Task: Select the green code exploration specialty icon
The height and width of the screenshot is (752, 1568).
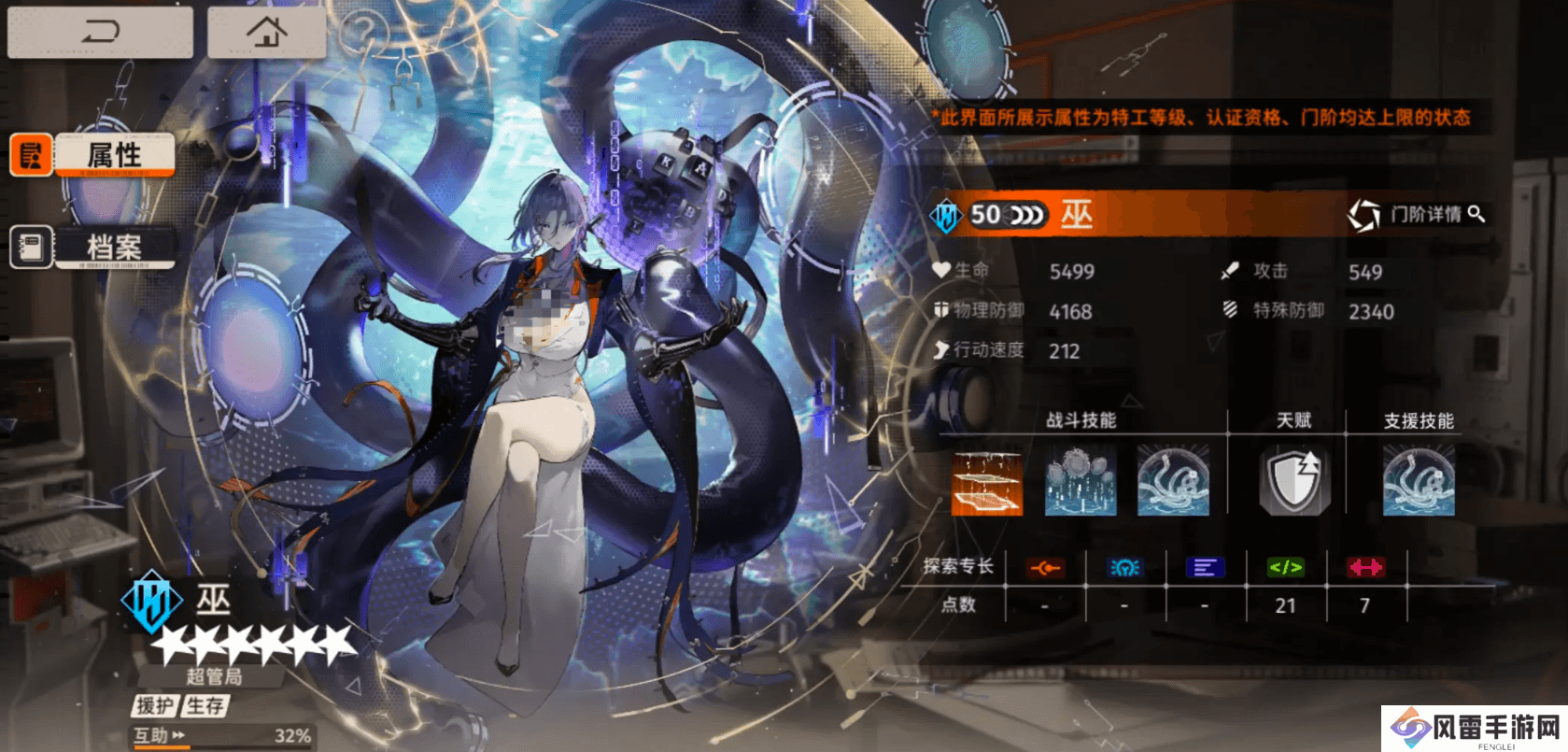Action: click(1286, 567)
